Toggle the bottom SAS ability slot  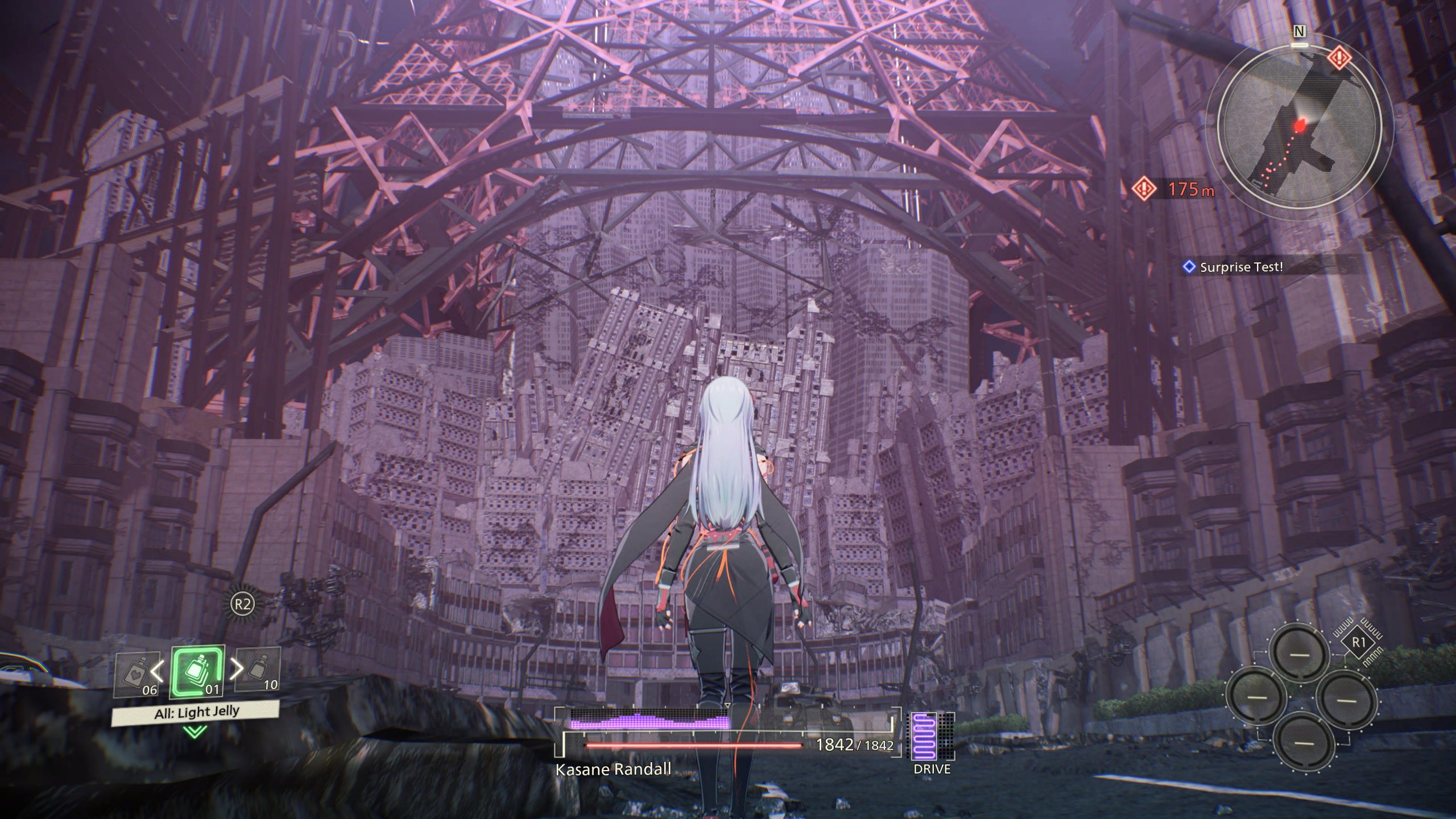(x=1305, y=743)
